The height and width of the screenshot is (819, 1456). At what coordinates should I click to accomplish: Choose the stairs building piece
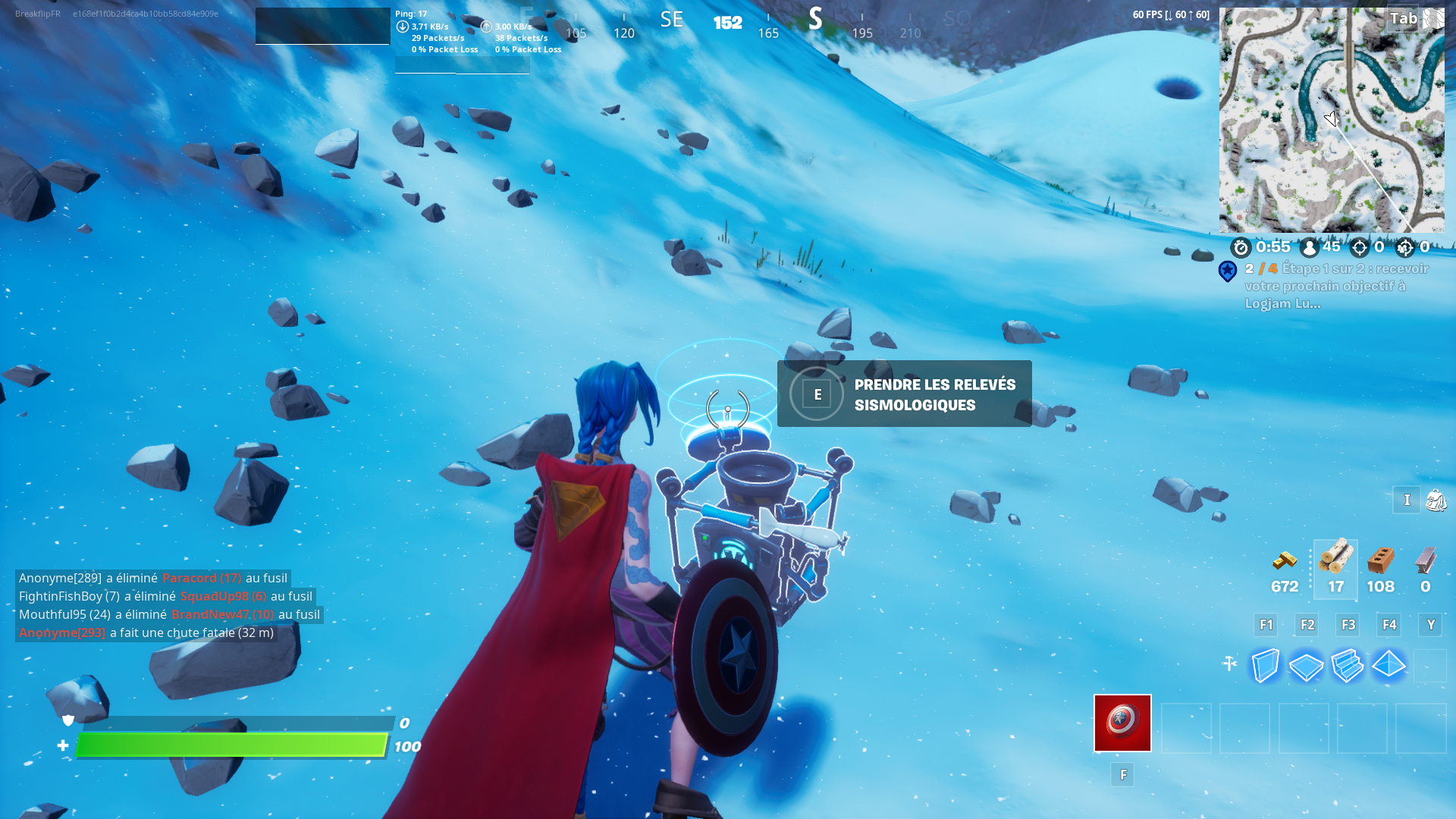coord(1348,666)
